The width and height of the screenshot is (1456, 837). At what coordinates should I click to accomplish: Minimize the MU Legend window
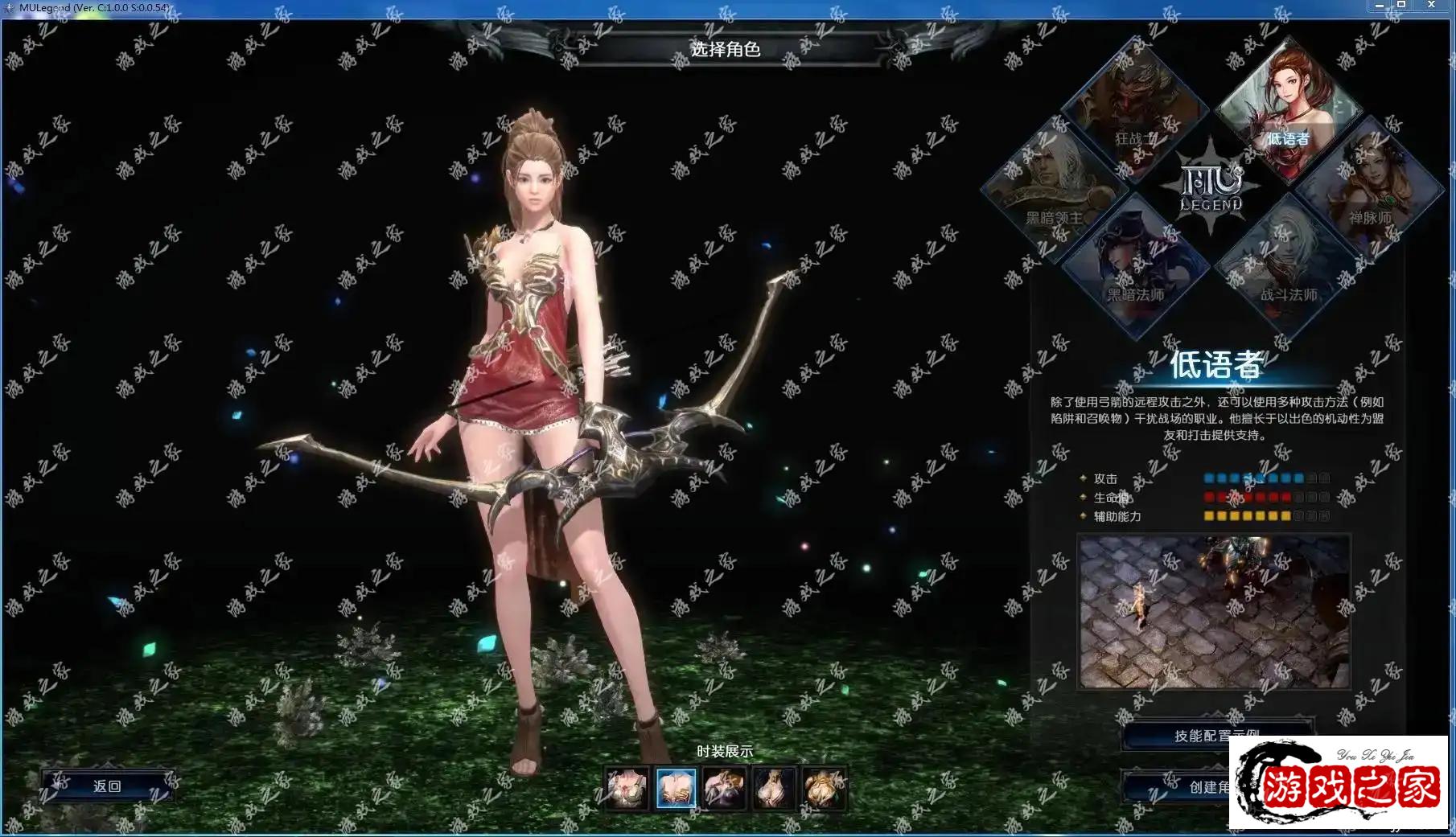pos(1380,5)
